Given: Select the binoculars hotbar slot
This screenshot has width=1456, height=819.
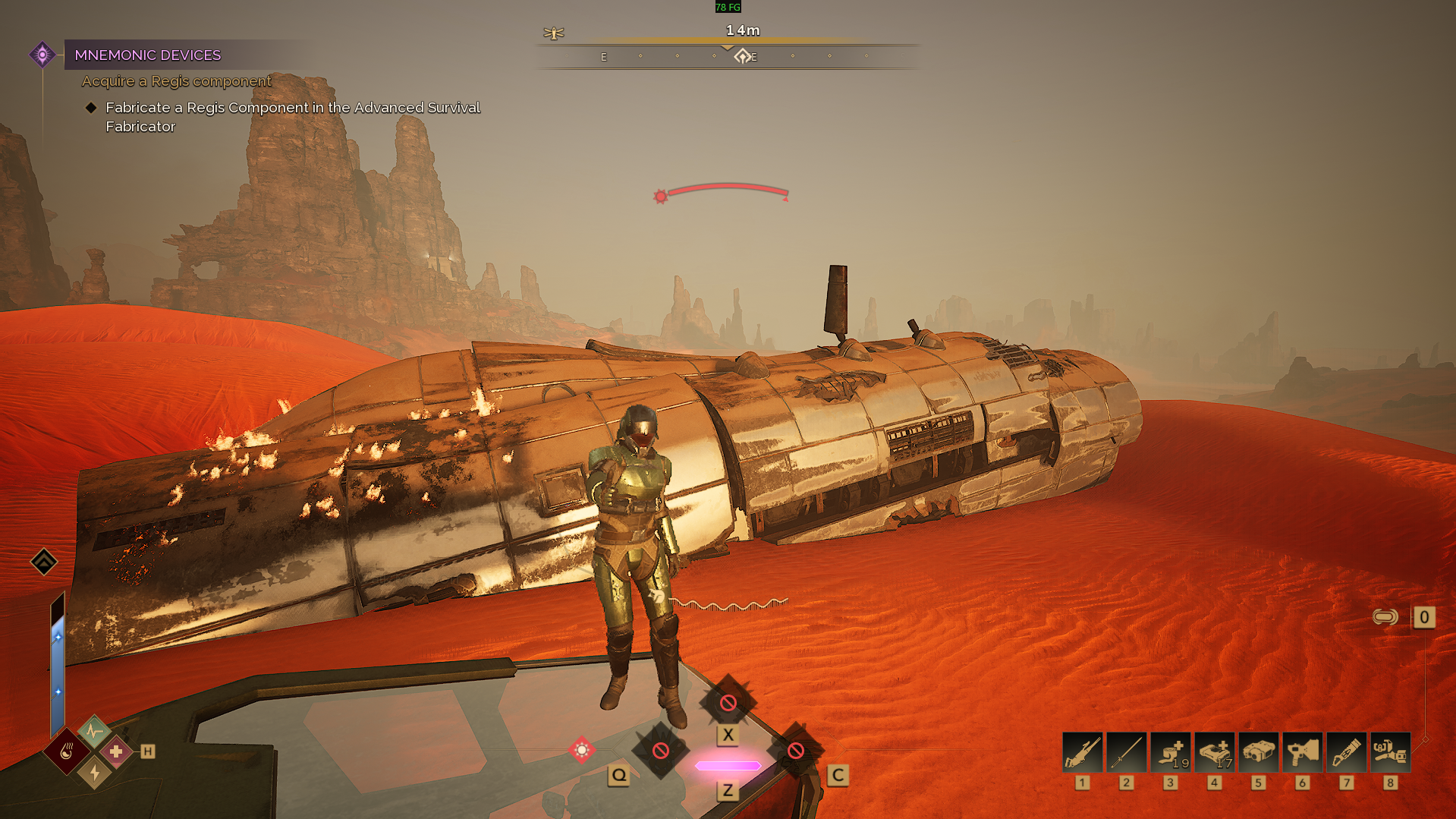Looking at the screenshot, I should pos(1258,752).
